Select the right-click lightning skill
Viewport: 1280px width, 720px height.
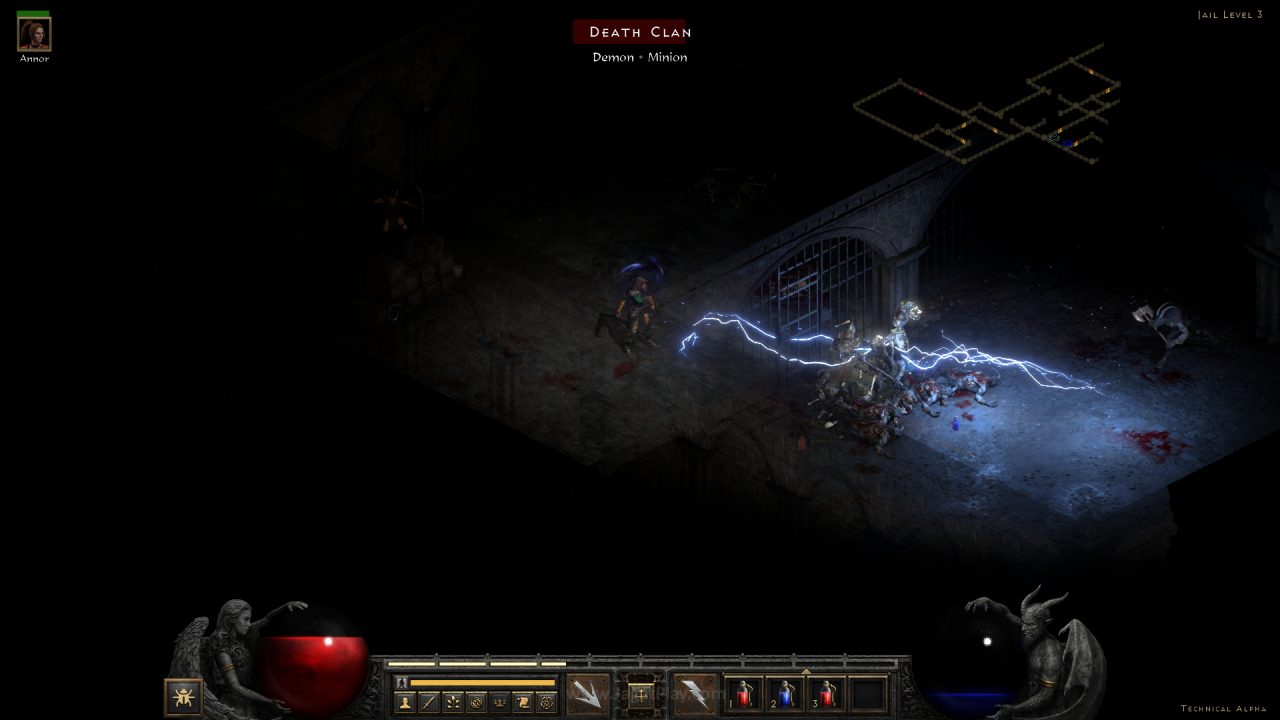click(x=694, y=694)
